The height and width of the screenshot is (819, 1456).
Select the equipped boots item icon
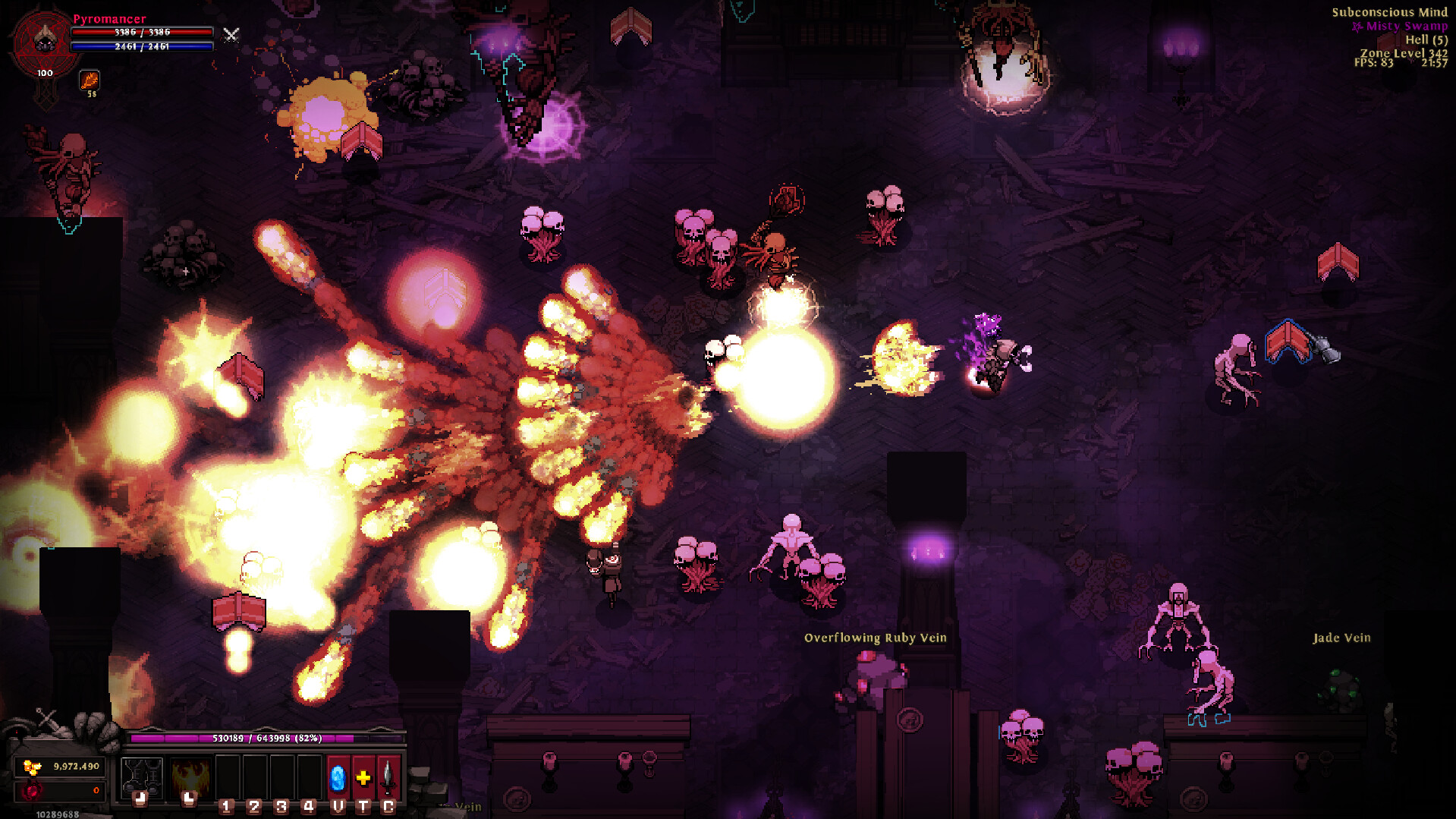142,776
